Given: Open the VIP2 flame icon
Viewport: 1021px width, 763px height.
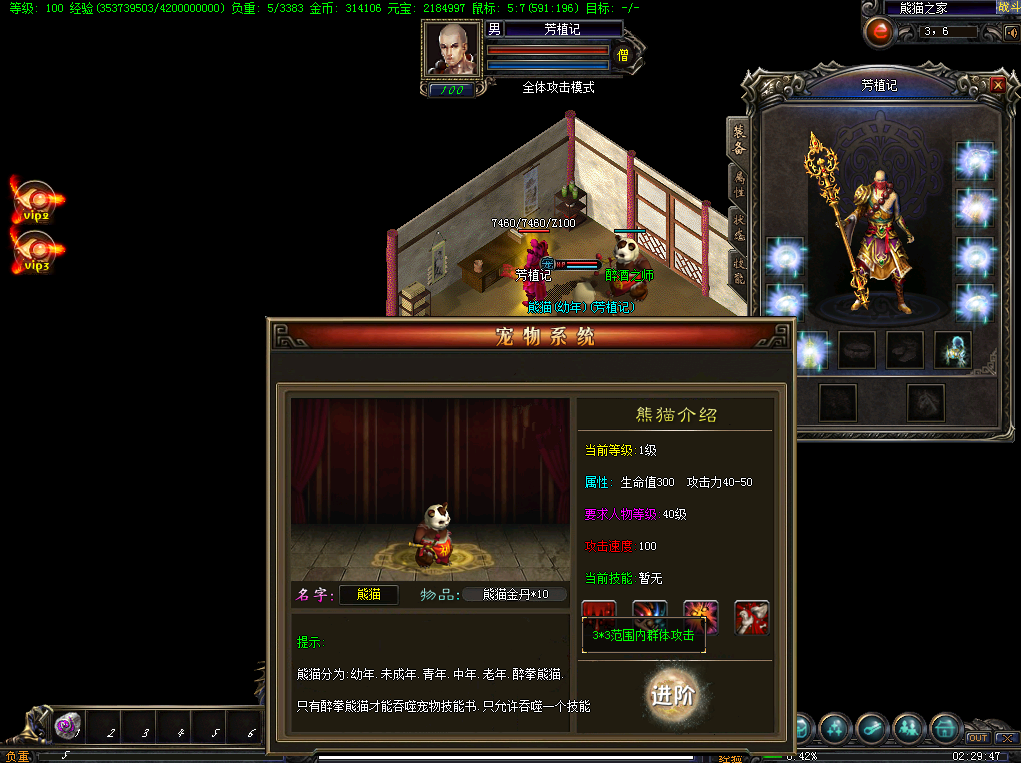Looking at the screenshot, I should pyautogui.click(x=37, y=199).
